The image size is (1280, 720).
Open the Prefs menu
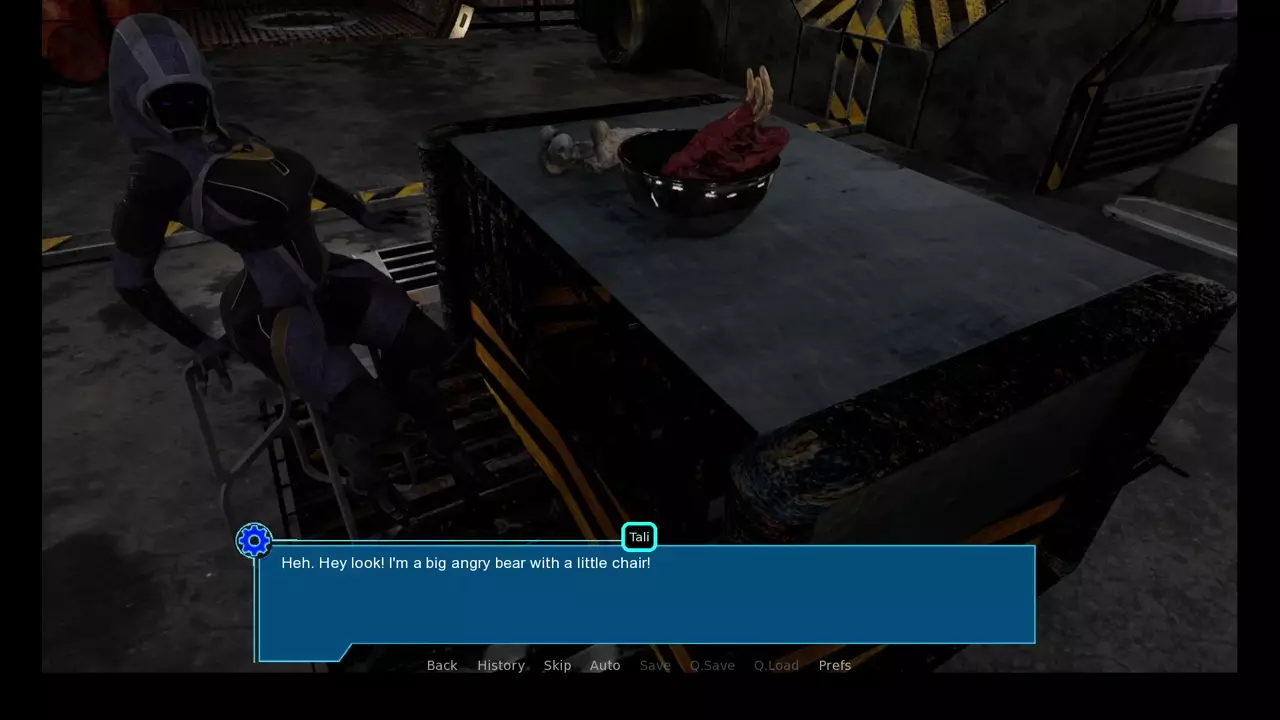(x=835, y=666)
